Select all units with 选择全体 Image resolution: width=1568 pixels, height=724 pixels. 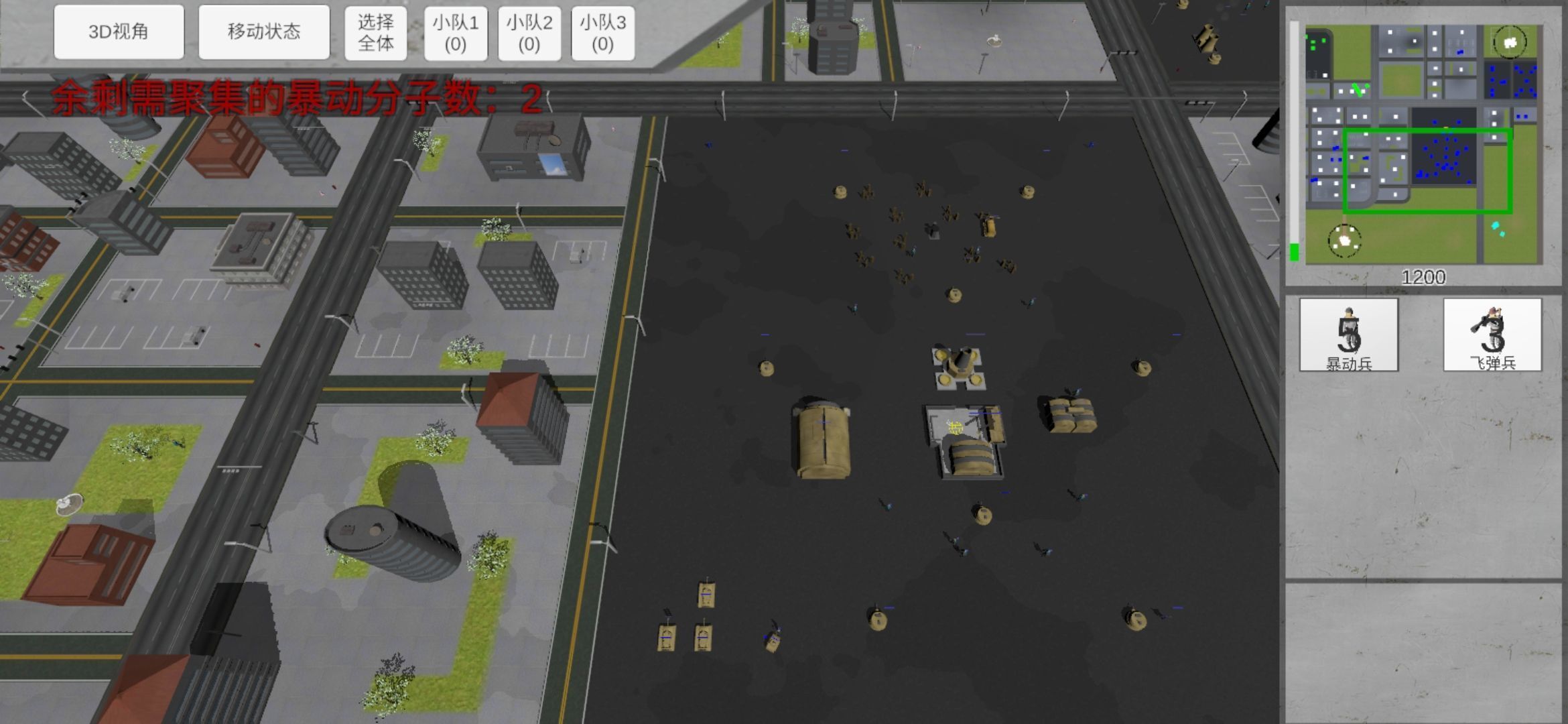pos(375,34)
